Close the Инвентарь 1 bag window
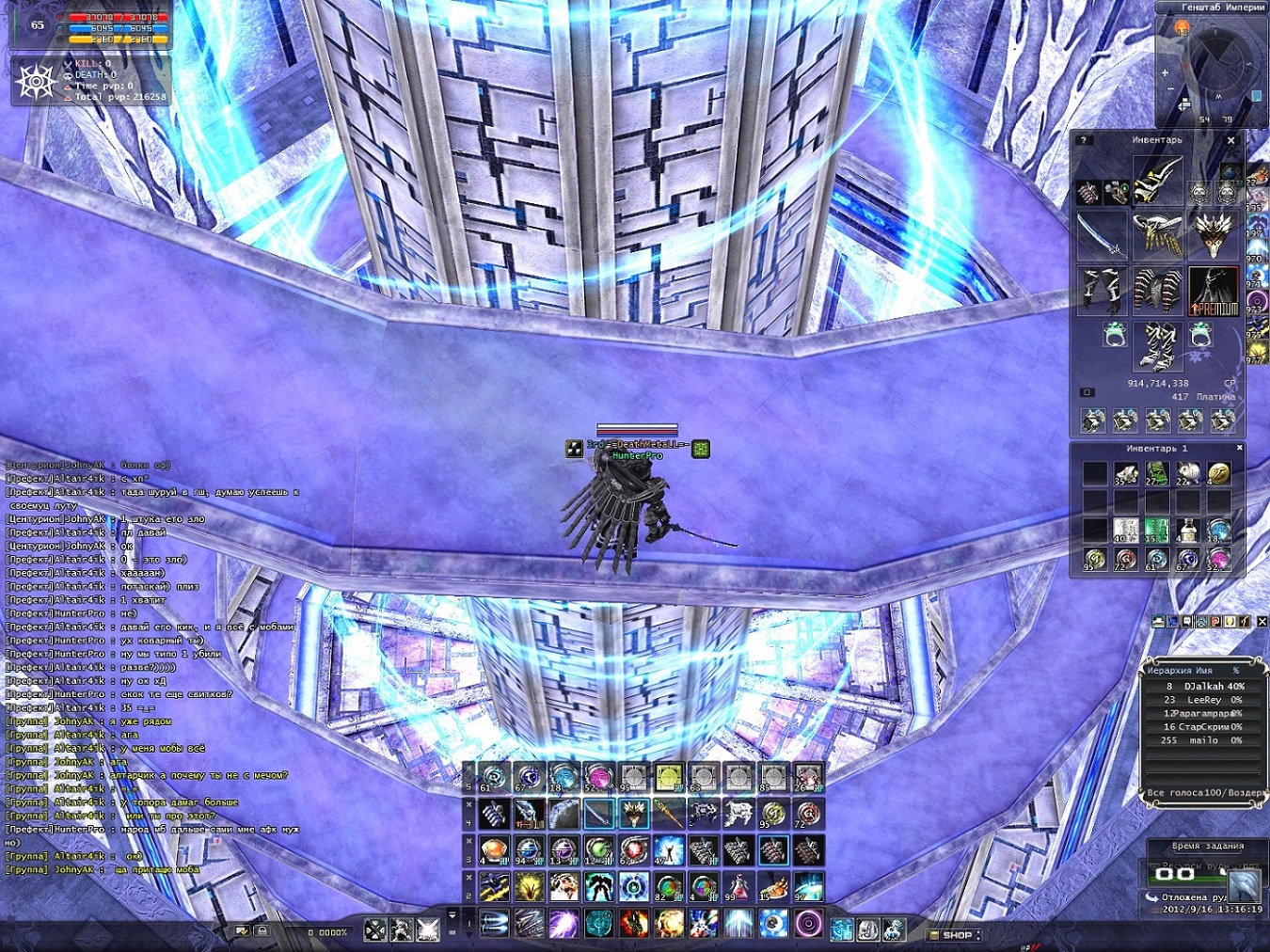The height and width of the screenshot is (952, 1270). click(1240, 448)
